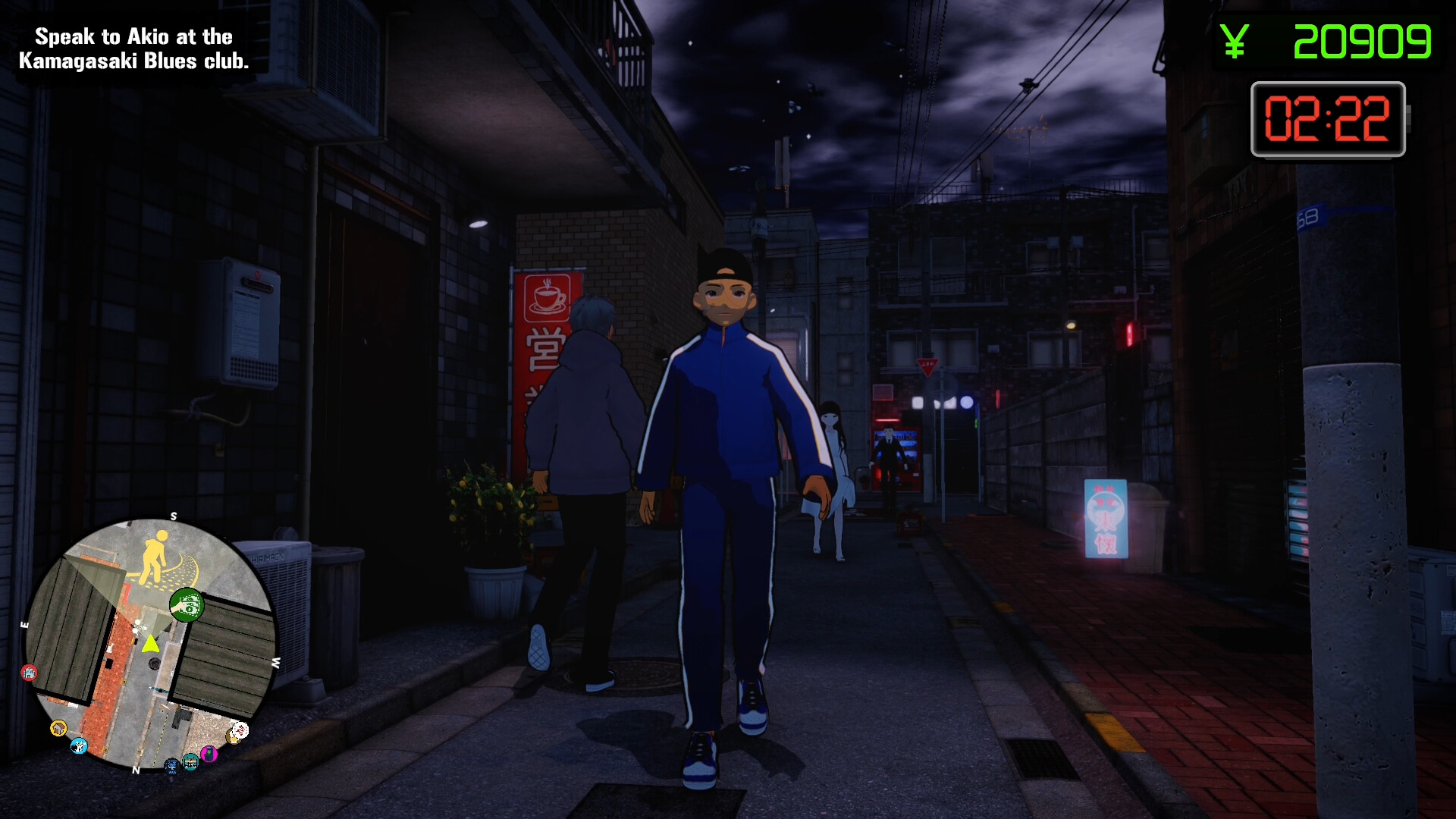Screen dimensions: 1456x819
Task: Select the white noodle shop marker on minimap
Action: 241,730
